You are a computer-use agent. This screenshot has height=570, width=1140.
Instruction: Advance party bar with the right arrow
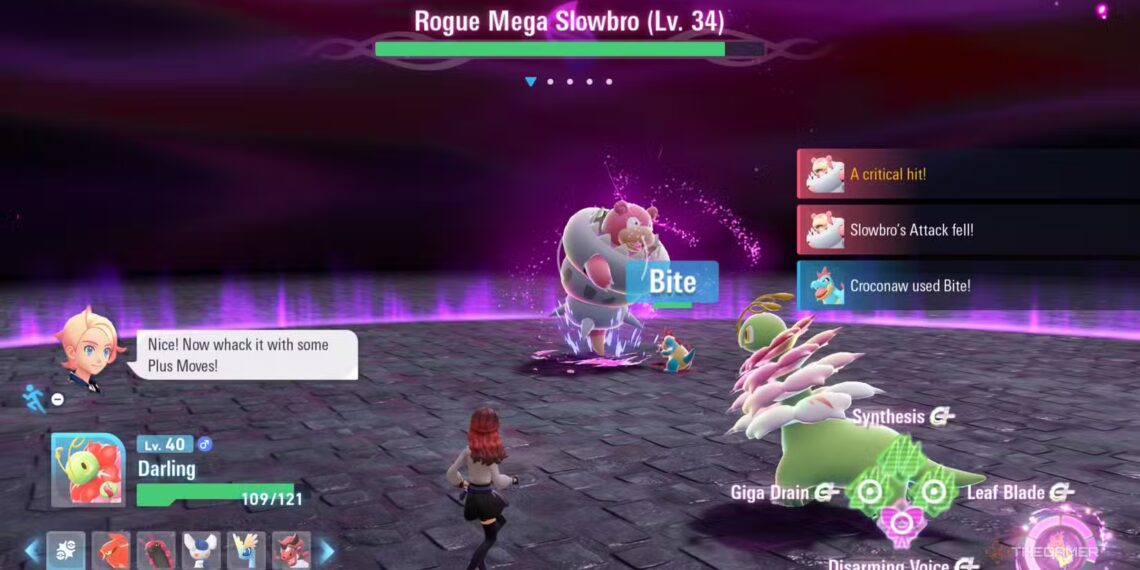pos(326,551)
